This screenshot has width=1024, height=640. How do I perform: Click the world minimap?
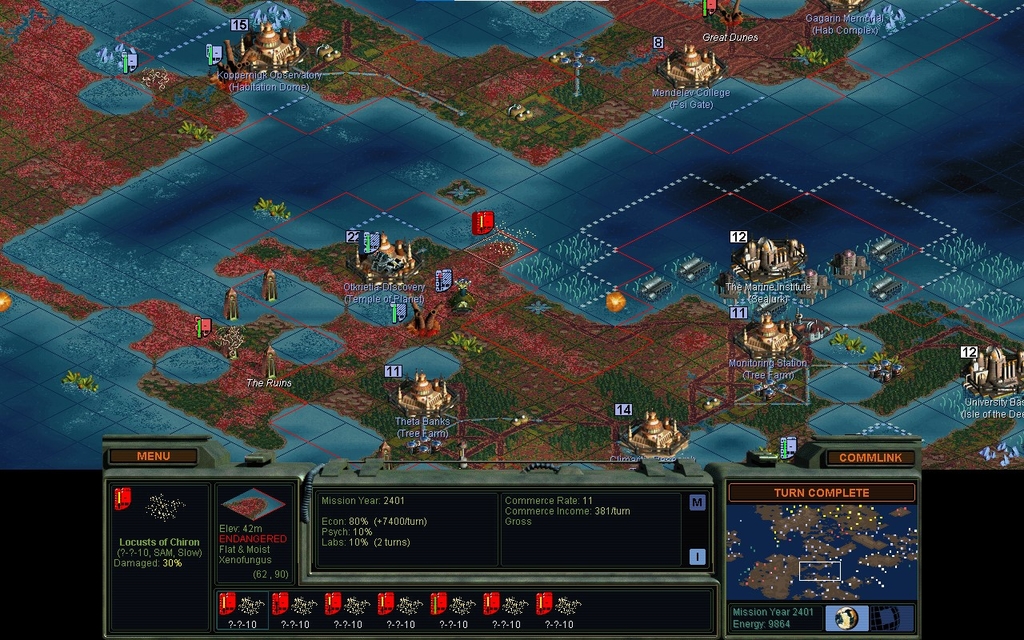[821, 551]
